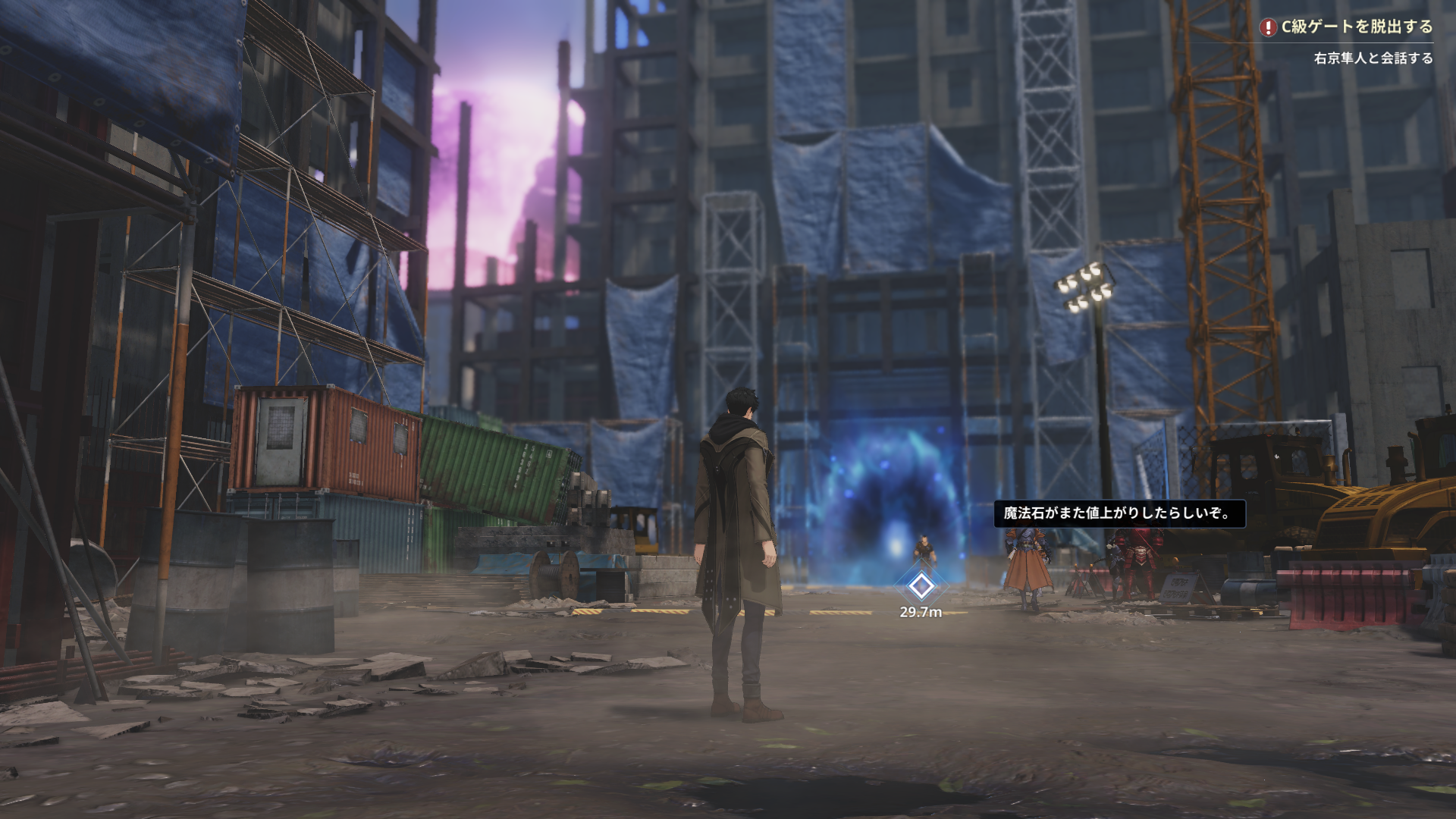The image size is (1456, 819).
Task: Select the diamond waypoint marker
Action: point(921,585)
